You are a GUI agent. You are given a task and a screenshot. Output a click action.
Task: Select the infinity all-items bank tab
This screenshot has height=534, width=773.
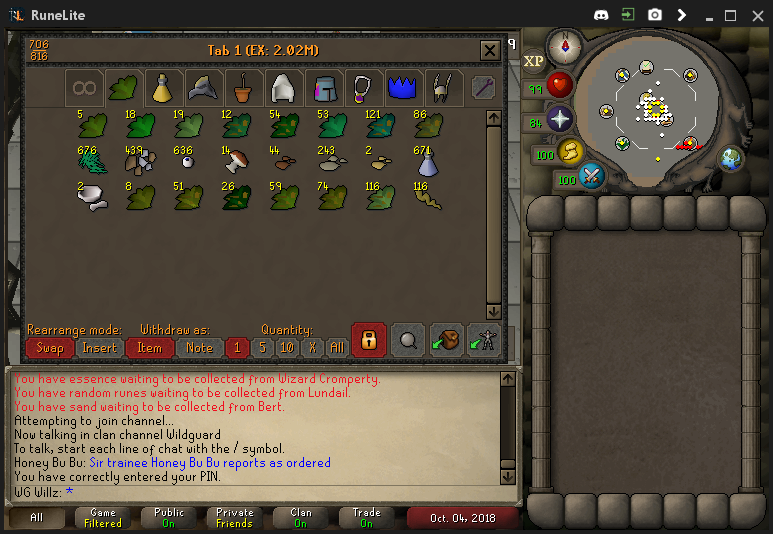(x=85, y=88)
